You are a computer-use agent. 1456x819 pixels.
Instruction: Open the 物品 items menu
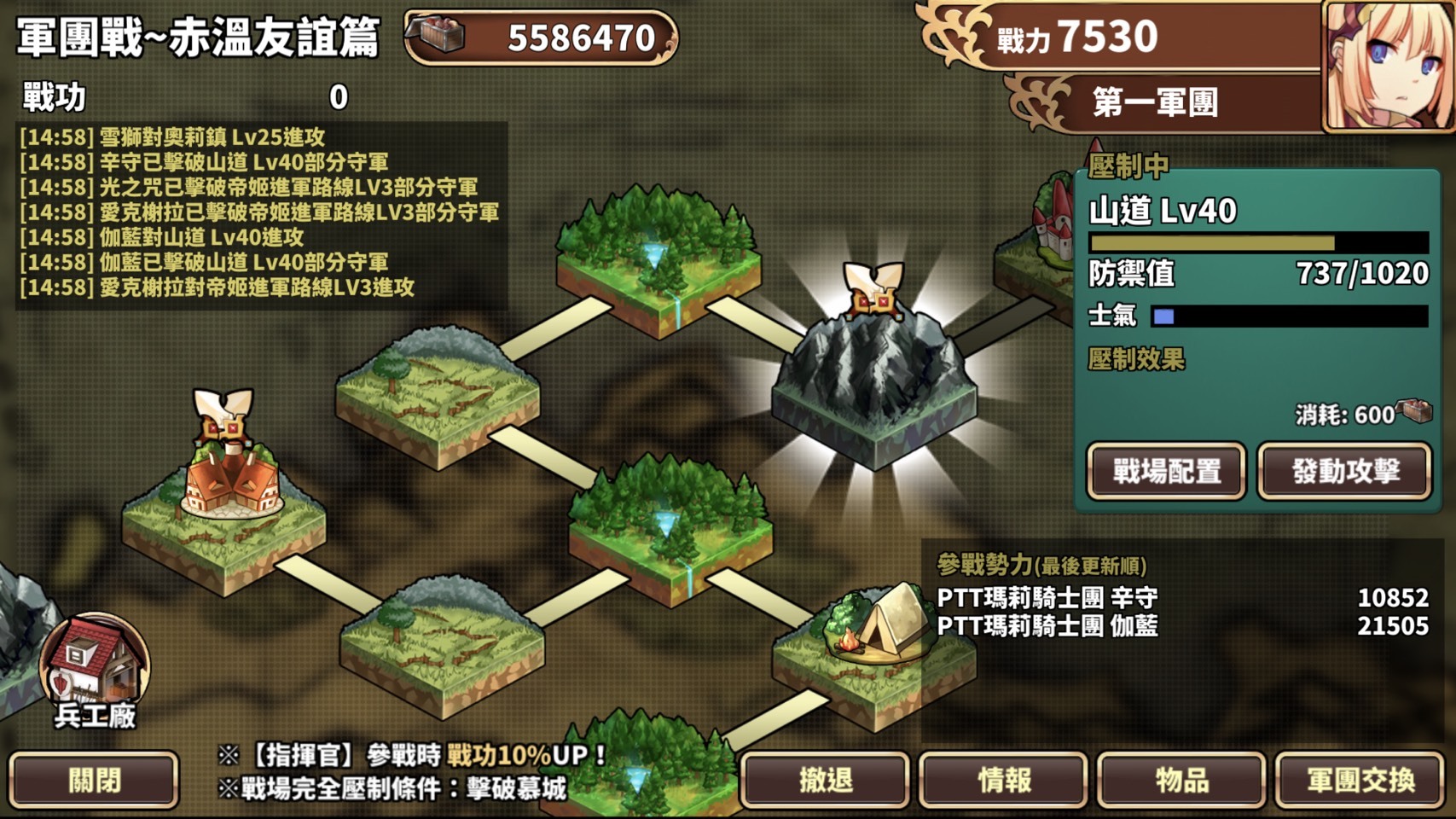tap(1180, 779)
